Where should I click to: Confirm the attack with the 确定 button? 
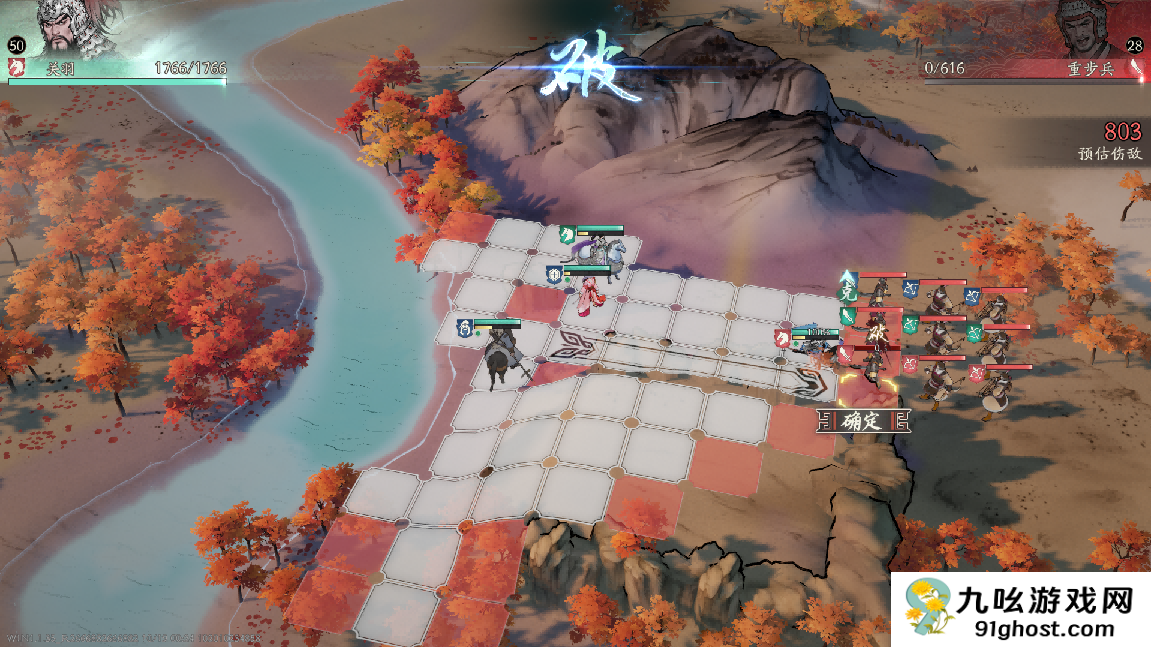click(x=862, y=420)
